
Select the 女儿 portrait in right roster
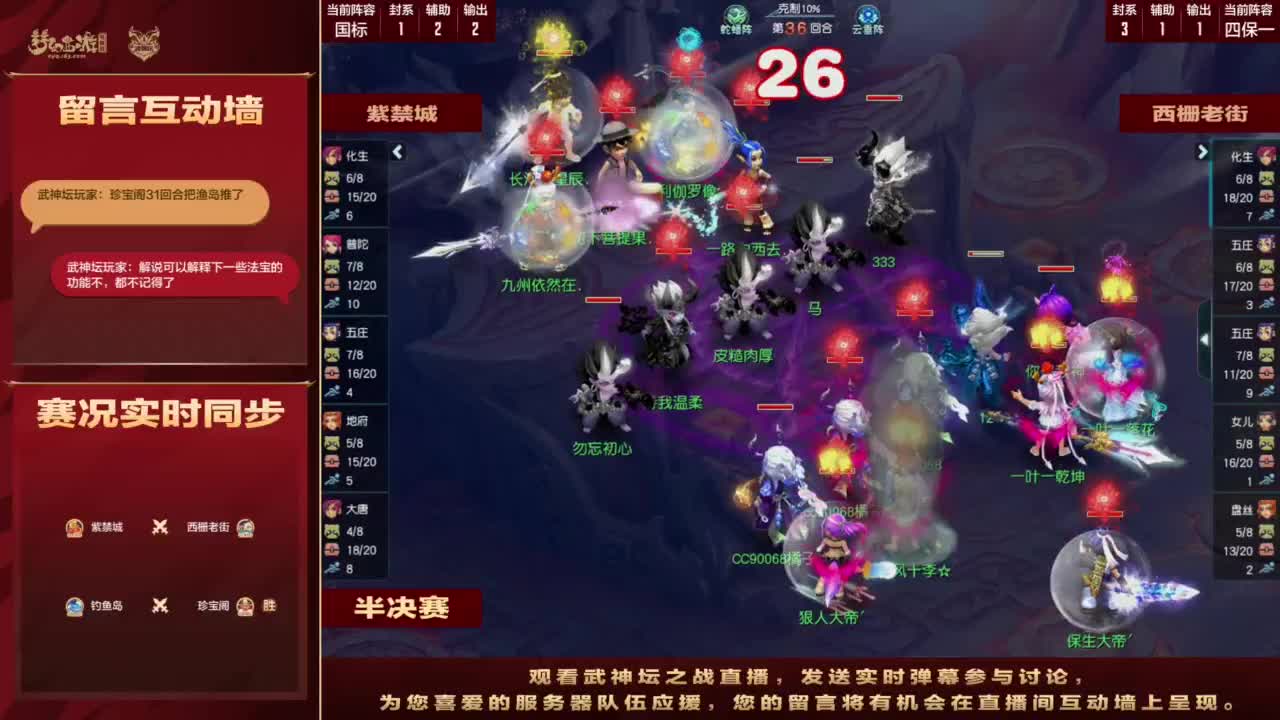(x=1267, y=420)
